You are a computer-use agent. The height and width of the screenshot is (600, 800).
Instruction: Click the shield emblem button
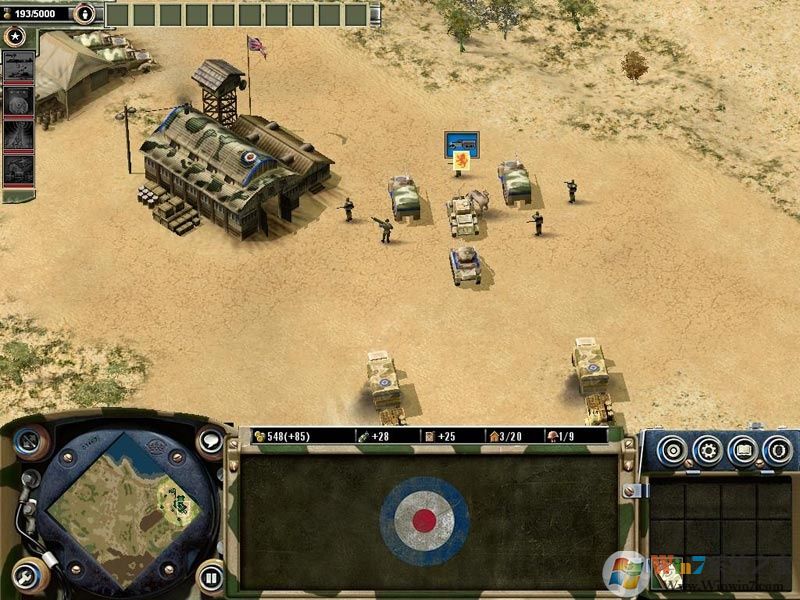click(x=777, y=450)
